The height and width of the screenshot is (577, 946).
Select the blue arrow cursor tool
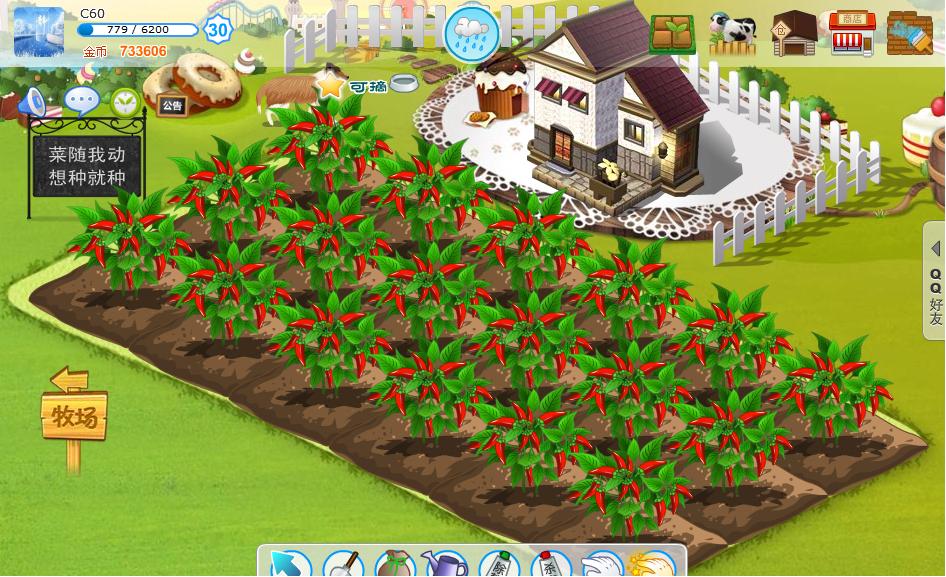point(288,564)
